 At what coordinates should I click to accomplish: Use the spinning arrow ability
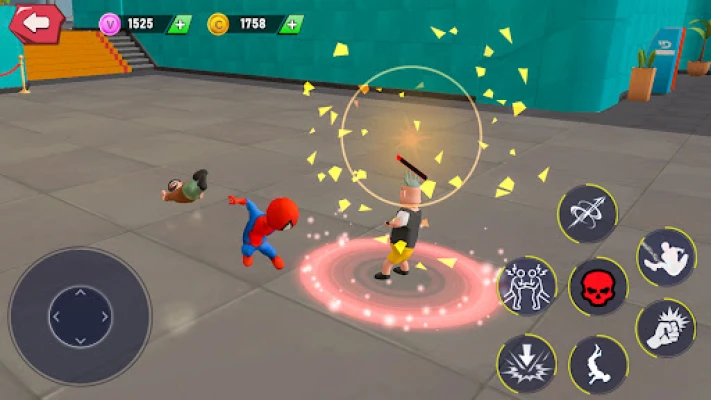coord(588,213)
